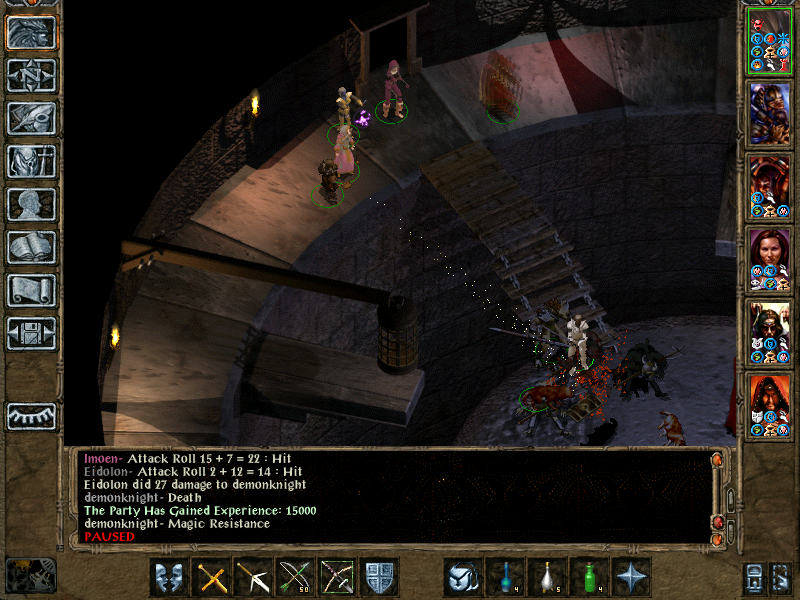The height and width of the screenshot is (600, 800).
Task: Select the red-haired woman's portrait
Action: coord(771,258)
